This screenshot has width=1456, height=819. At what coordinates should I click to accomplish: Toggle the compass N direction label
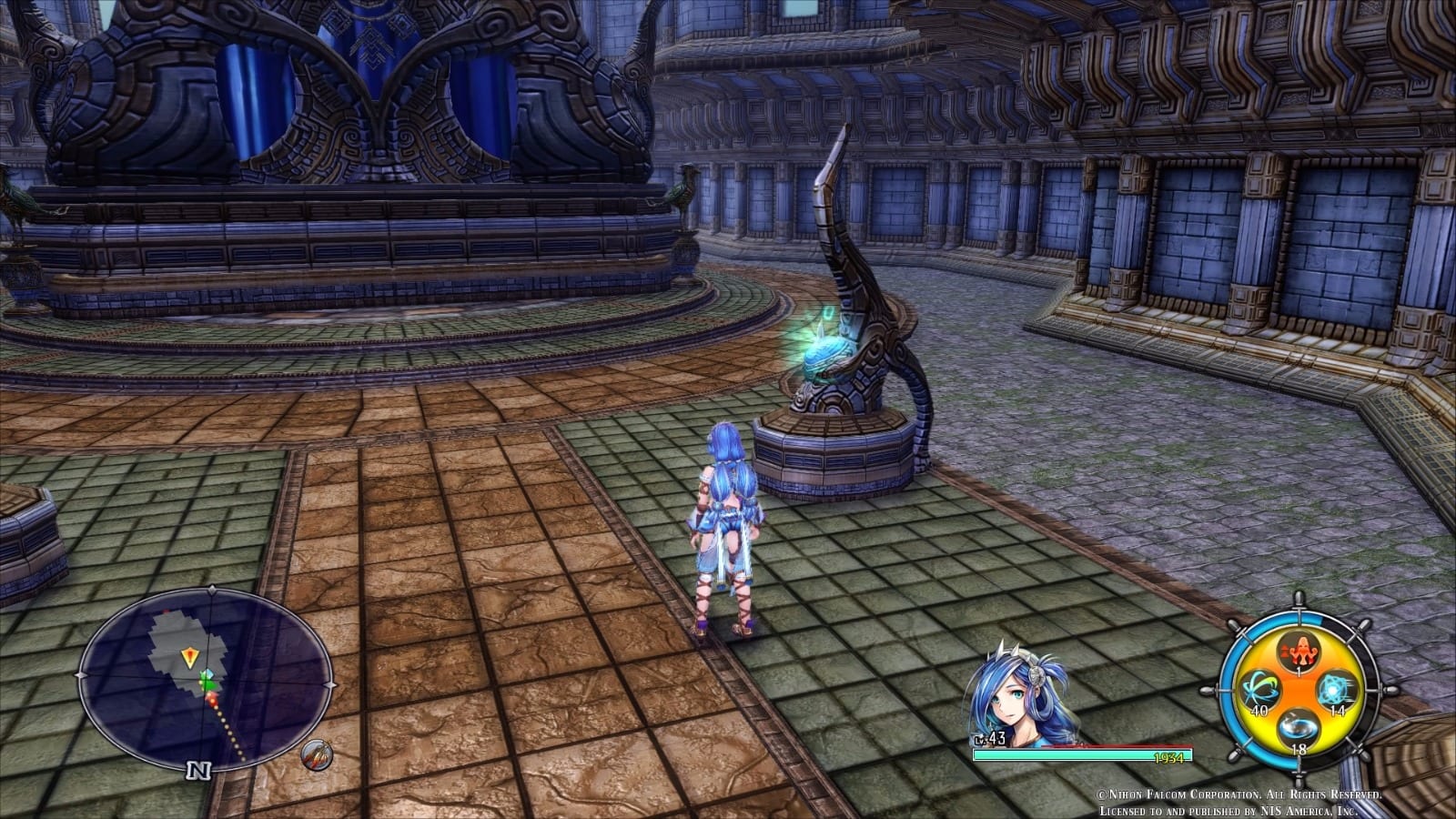[199, 771]
